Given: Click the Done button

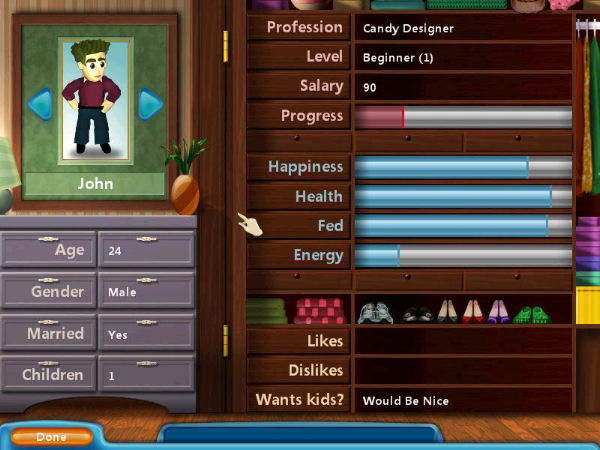Looking at the screenshot, I should tap(51, 437).
